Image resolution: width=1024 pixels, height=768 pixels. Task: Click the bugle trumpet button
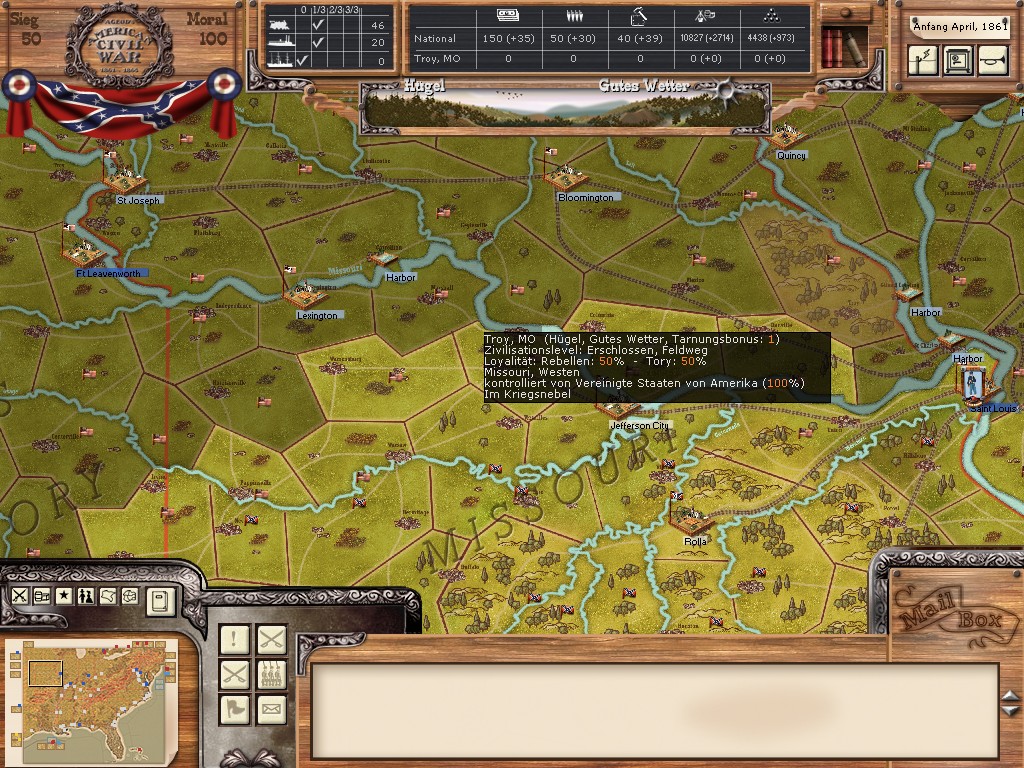(990, 61)
